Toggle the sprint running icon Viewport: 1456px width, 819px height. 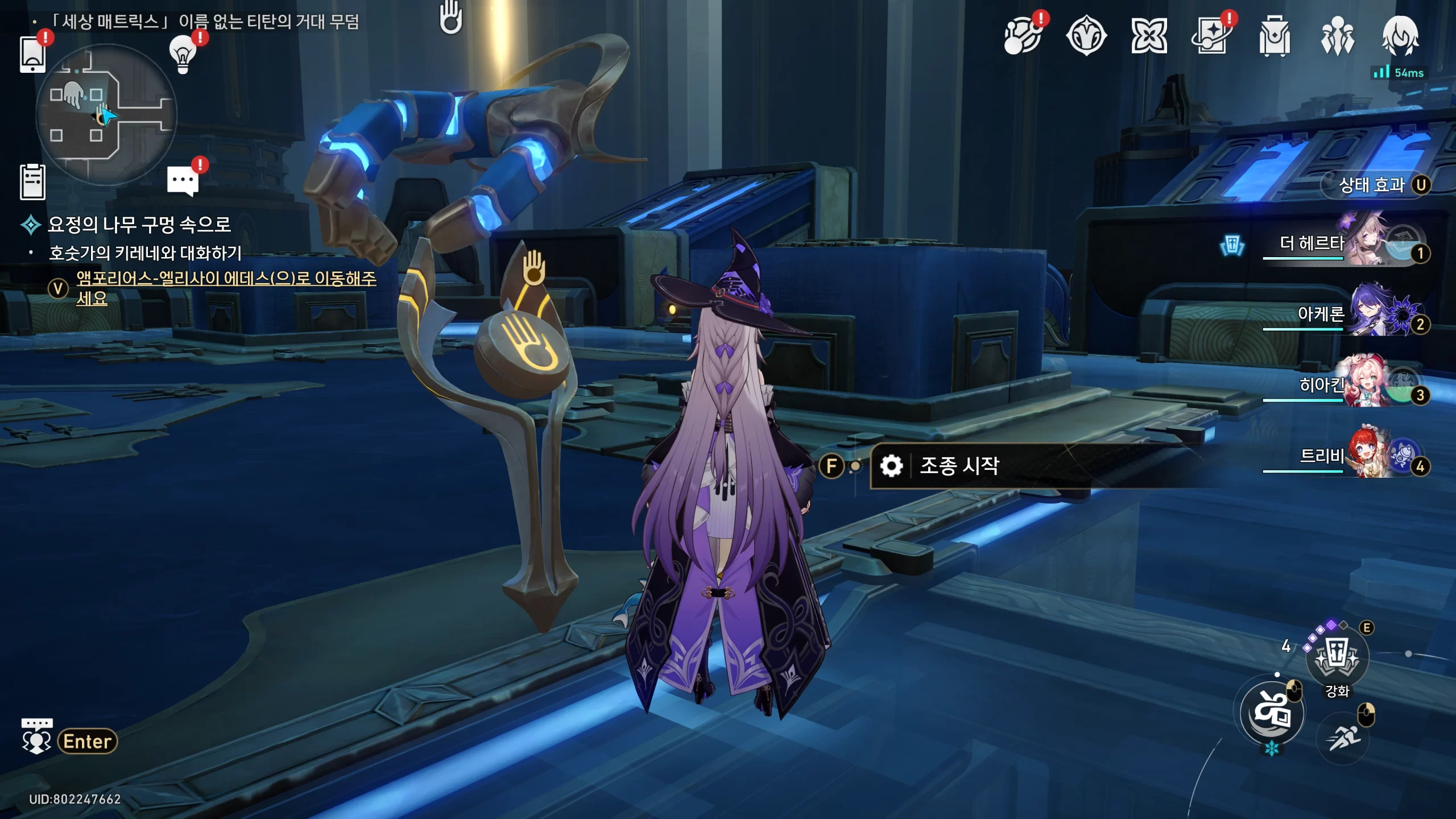pos(1343,738)
